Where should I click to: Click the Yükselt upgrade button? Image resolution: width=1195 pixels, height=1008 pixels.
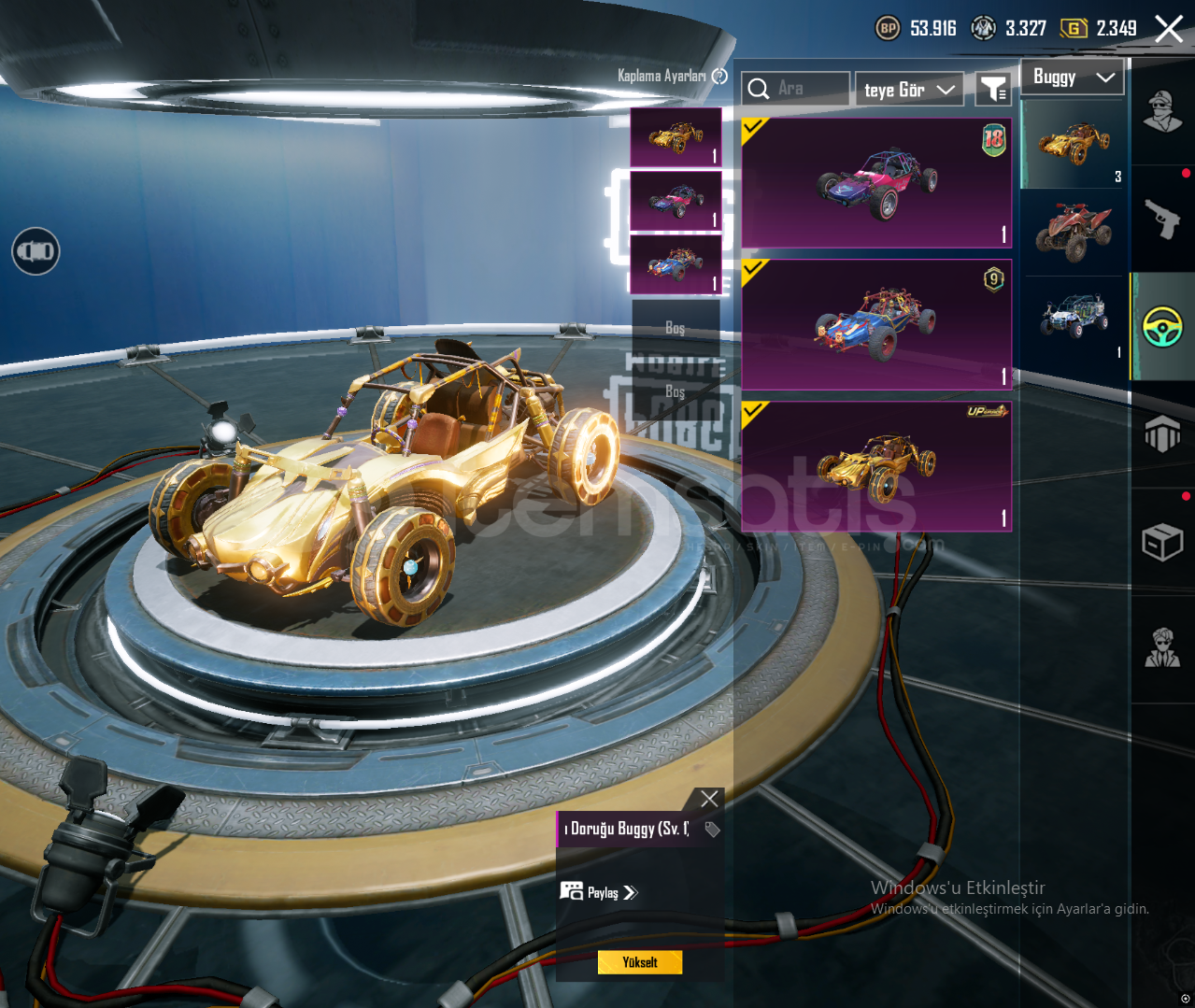(x=640, y=962)
